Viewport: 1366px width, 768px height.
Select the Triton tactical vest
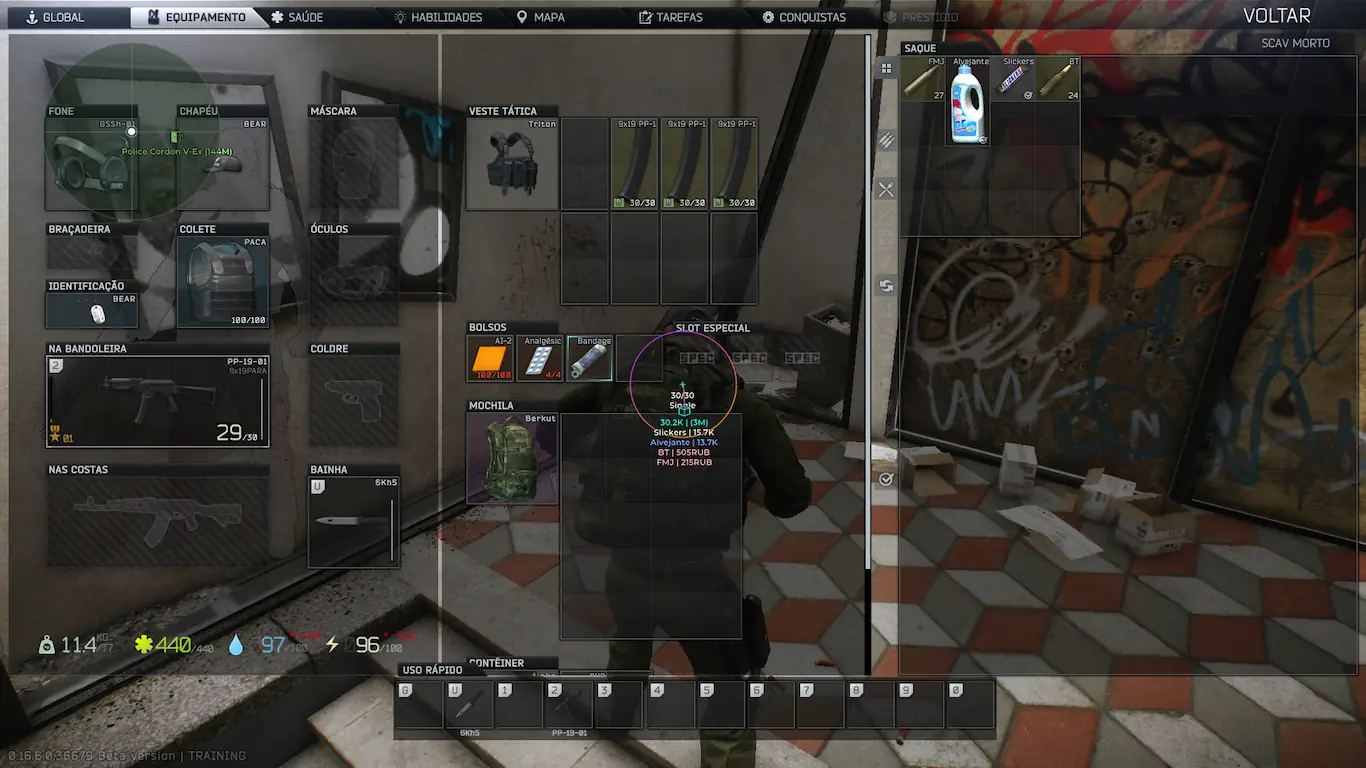512,164
